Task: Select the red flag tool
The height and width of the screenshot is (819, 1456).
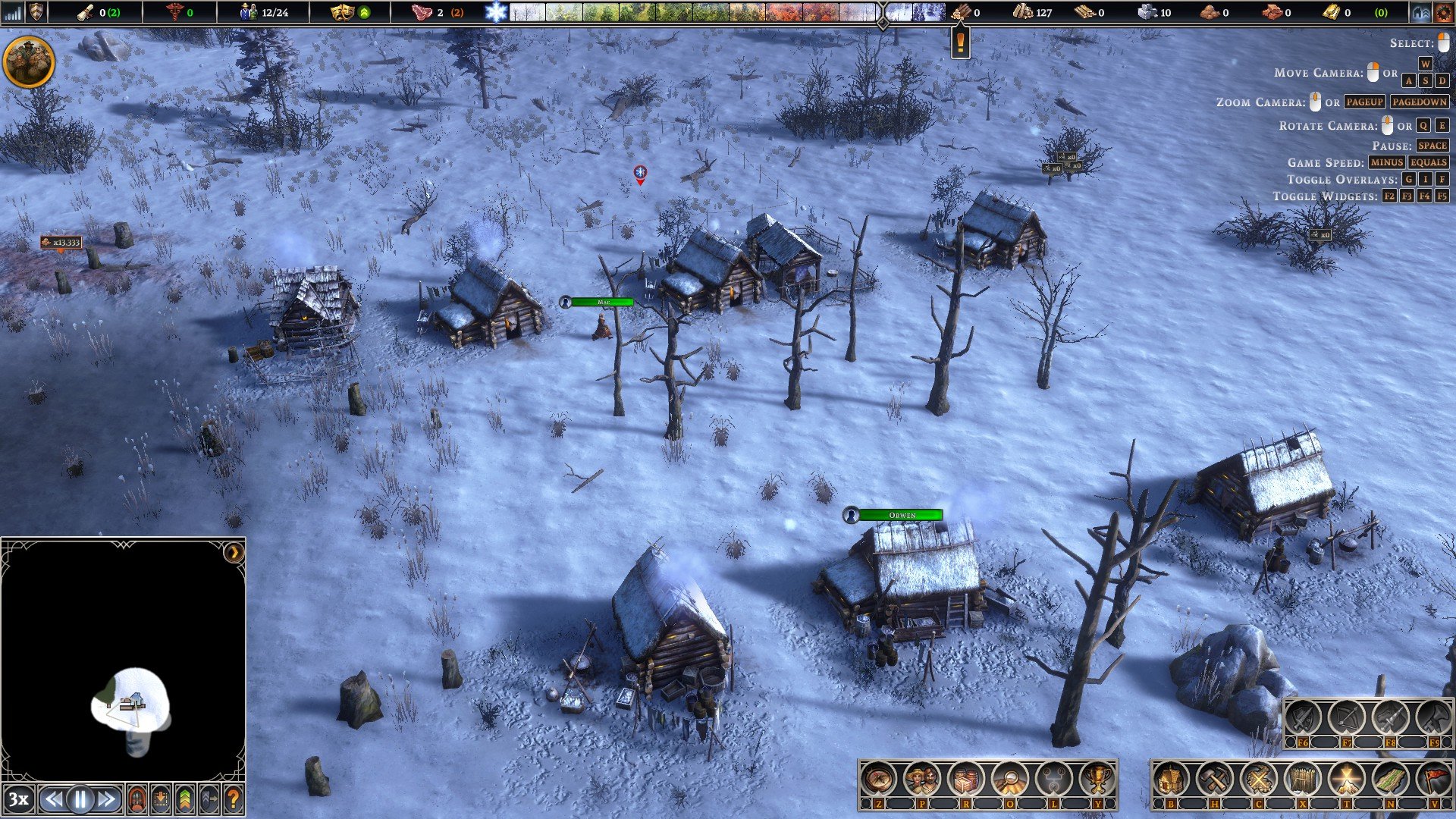Action: coord(1433,779)
